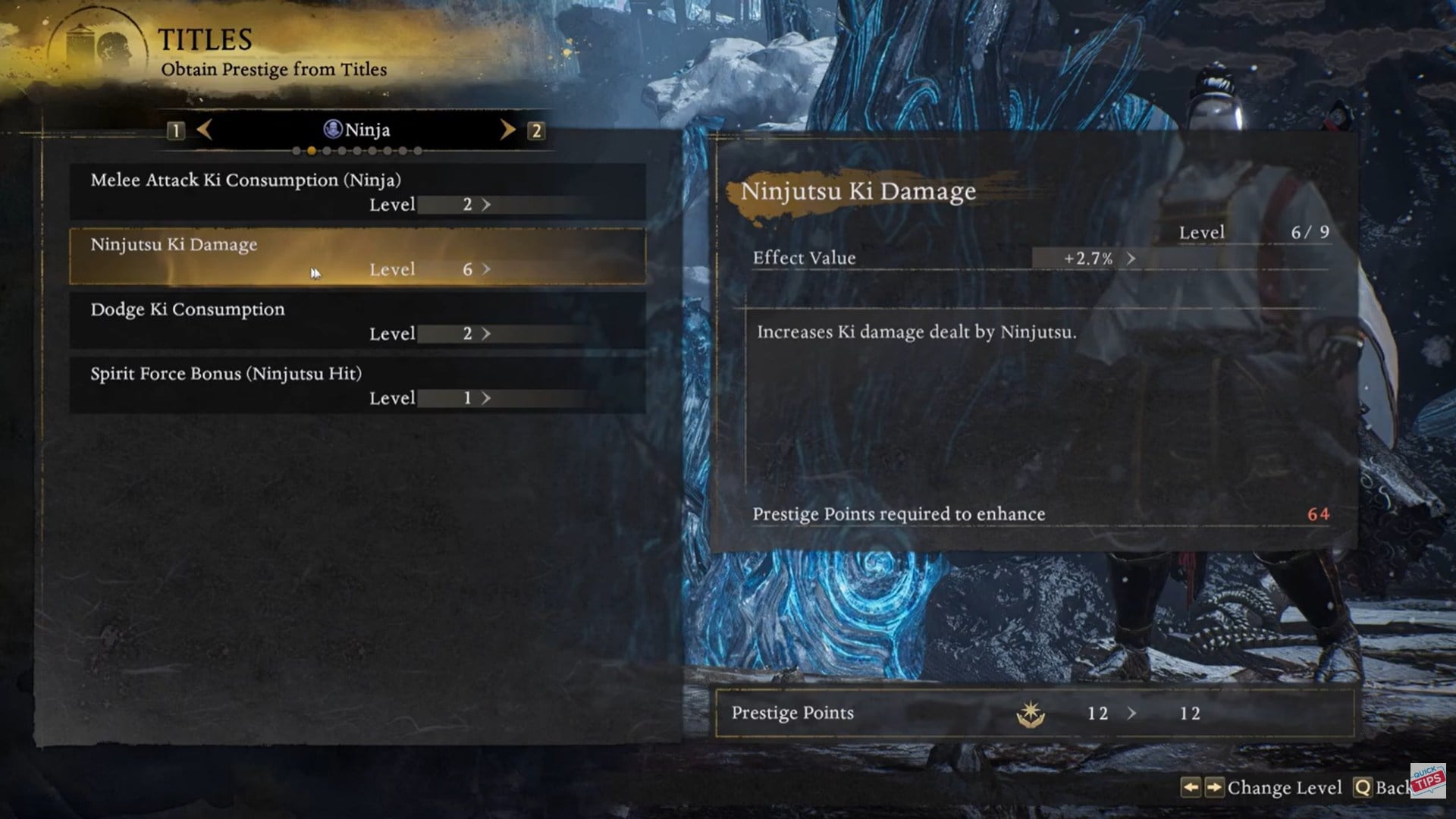
Task: Select Spirit Force Bonus (Ninjutsu Hit) row
Action: pyautogui.click(x=357, y=385)
